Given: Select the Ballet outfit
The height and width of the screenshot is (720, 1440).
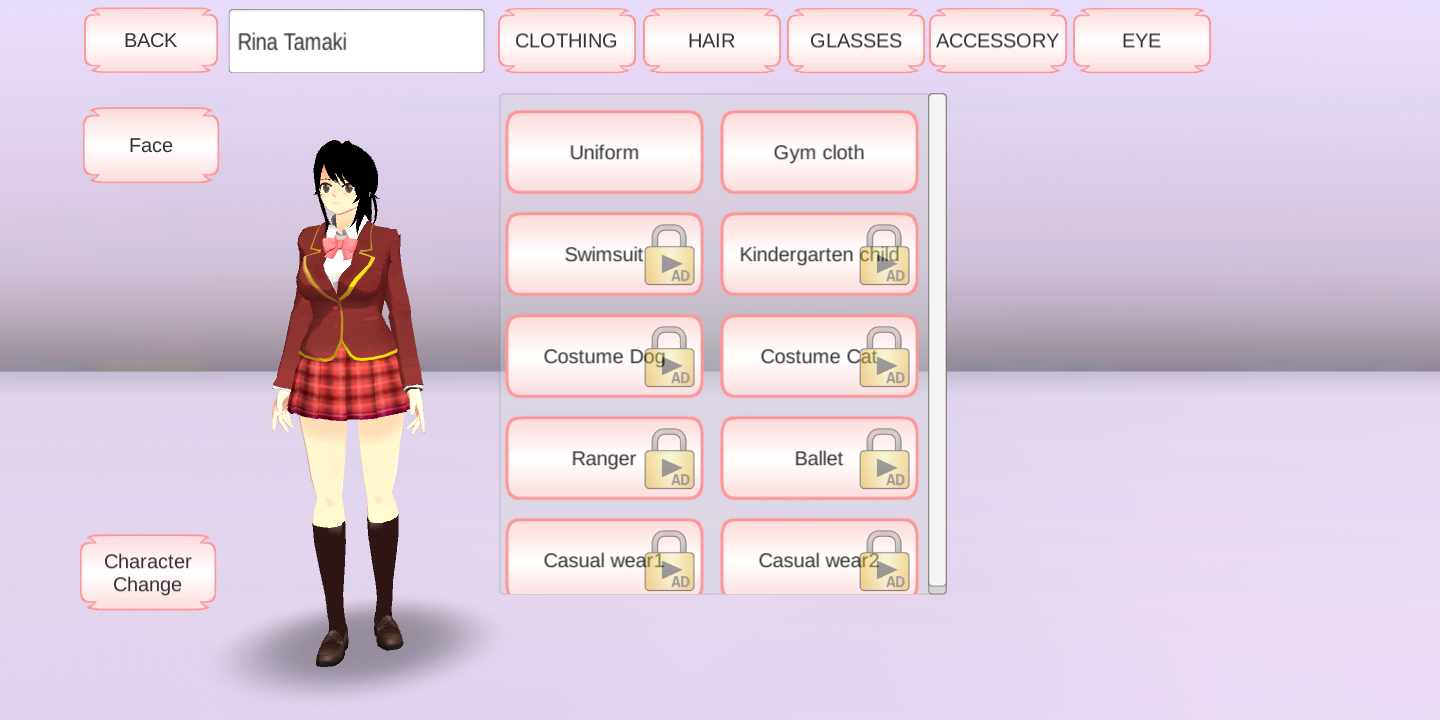Looking at the screenshot, I should click(x=819, y=459).
